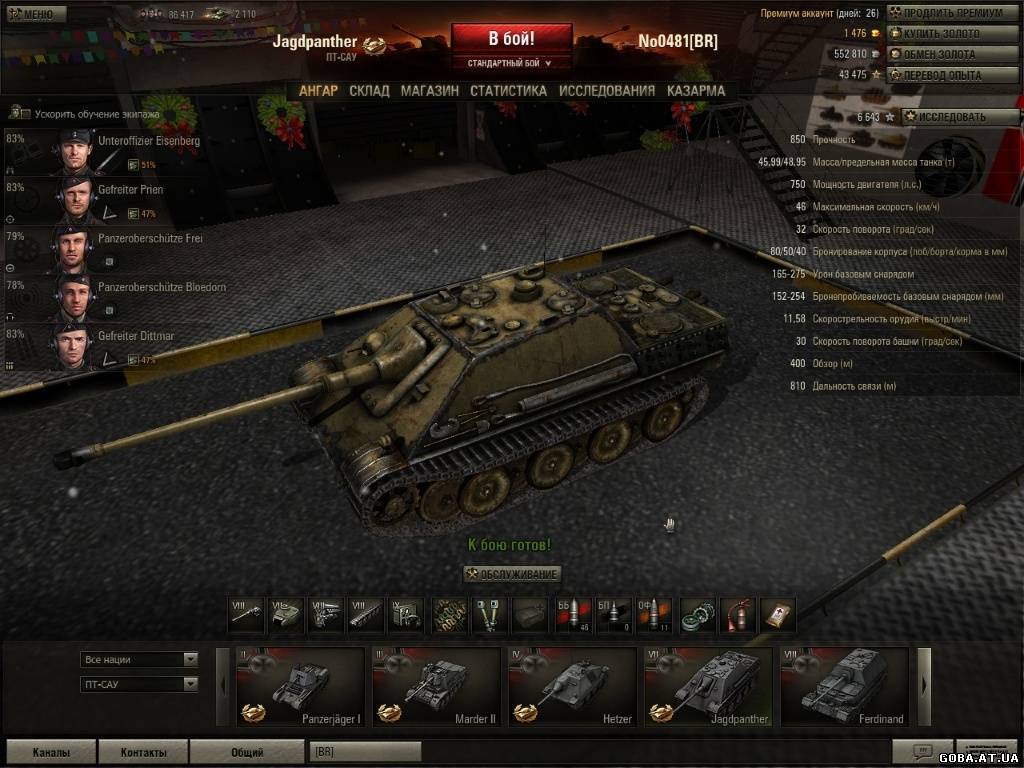Open the Обслуживание service button
The width and height of the screenshot is (1024, 768).
click(x=512, y=574)
